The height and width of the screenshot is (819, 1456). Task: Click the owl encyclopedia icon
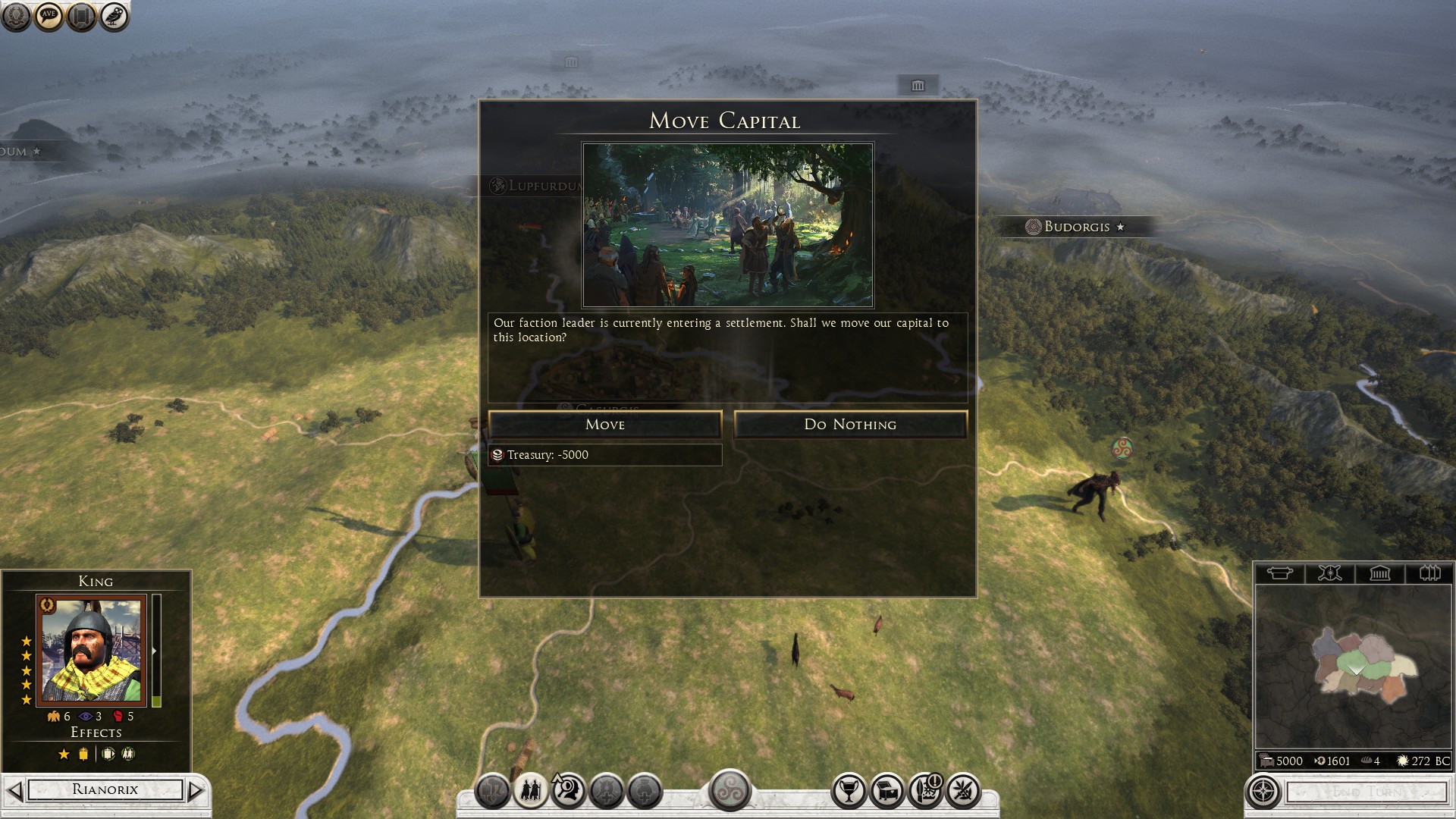[x=115, y=16]
